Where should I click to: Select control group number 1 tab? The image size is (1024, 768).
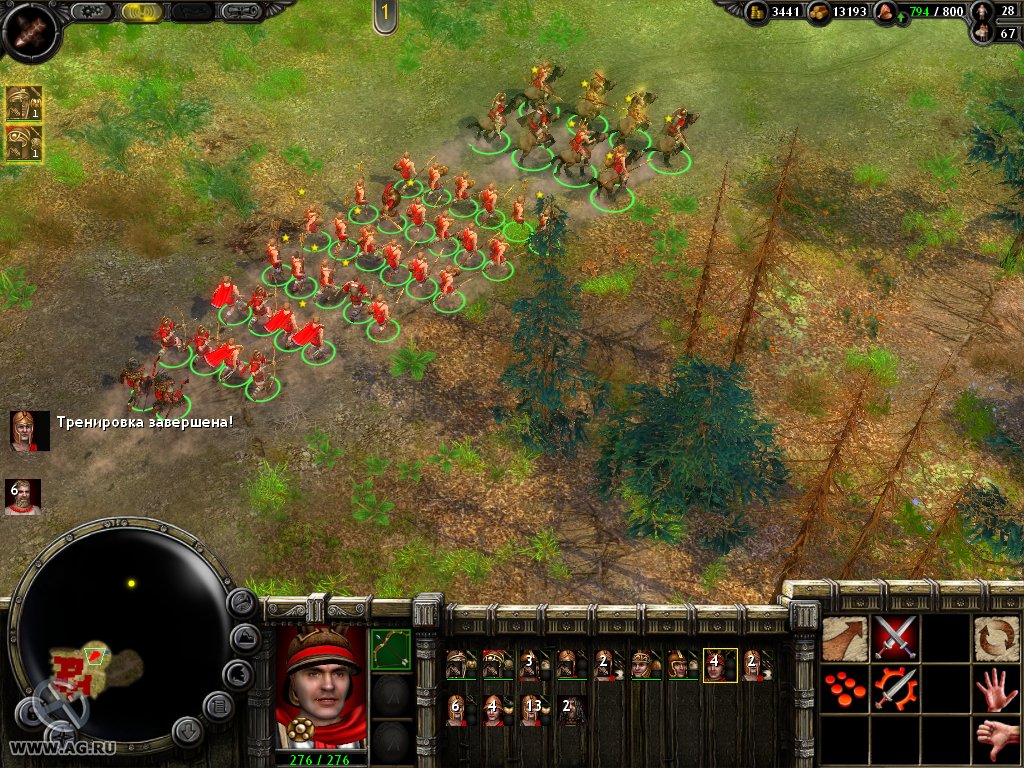pos(384,14)
